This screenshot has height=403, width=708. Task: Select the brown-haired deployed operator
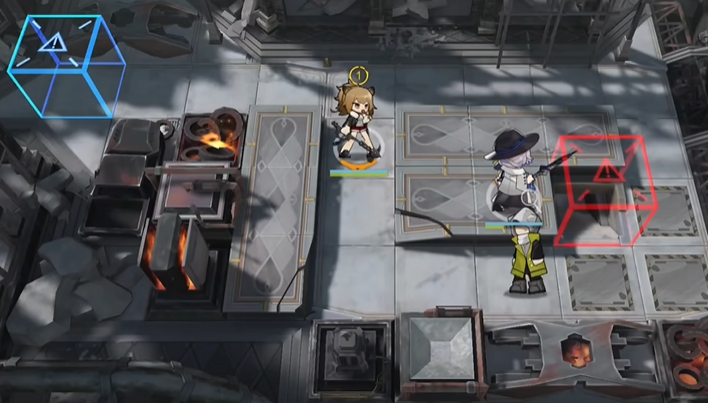coord(356,125)
